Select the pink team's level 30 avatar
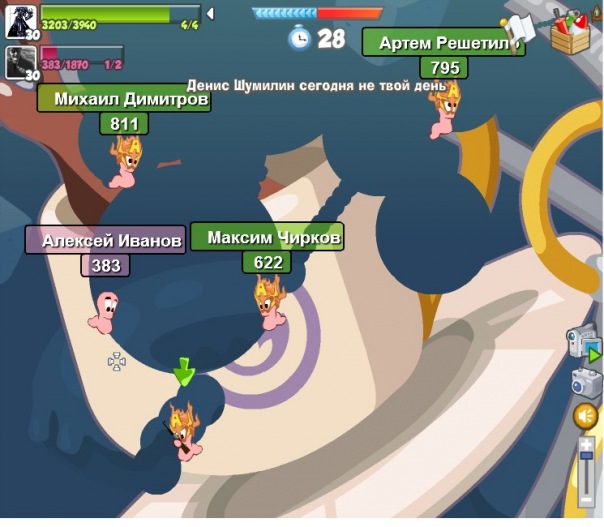604x527 pixels. click(x=21, y=62)
